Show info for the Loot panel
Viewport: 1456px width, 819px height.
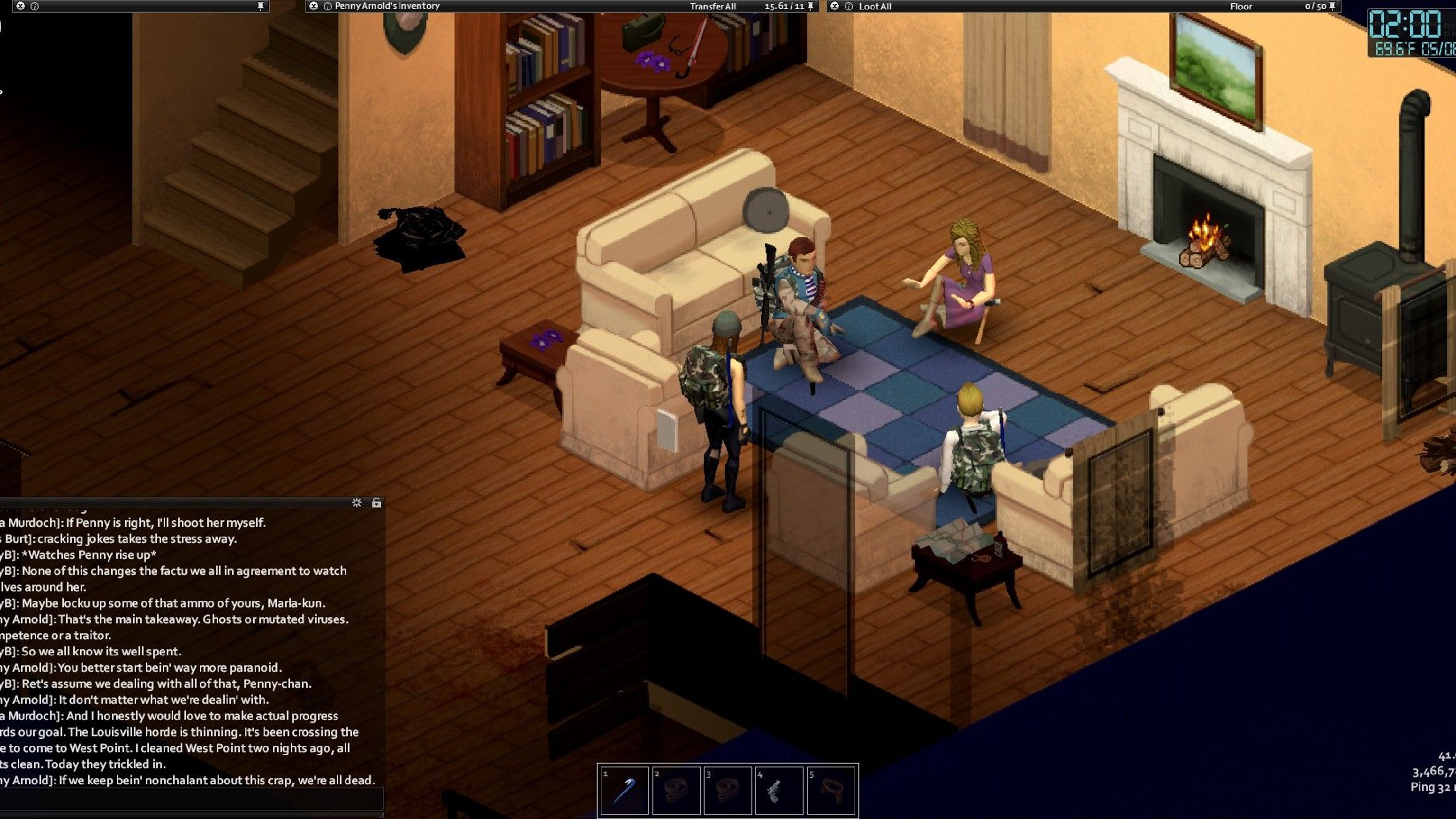tap(848, 7)
